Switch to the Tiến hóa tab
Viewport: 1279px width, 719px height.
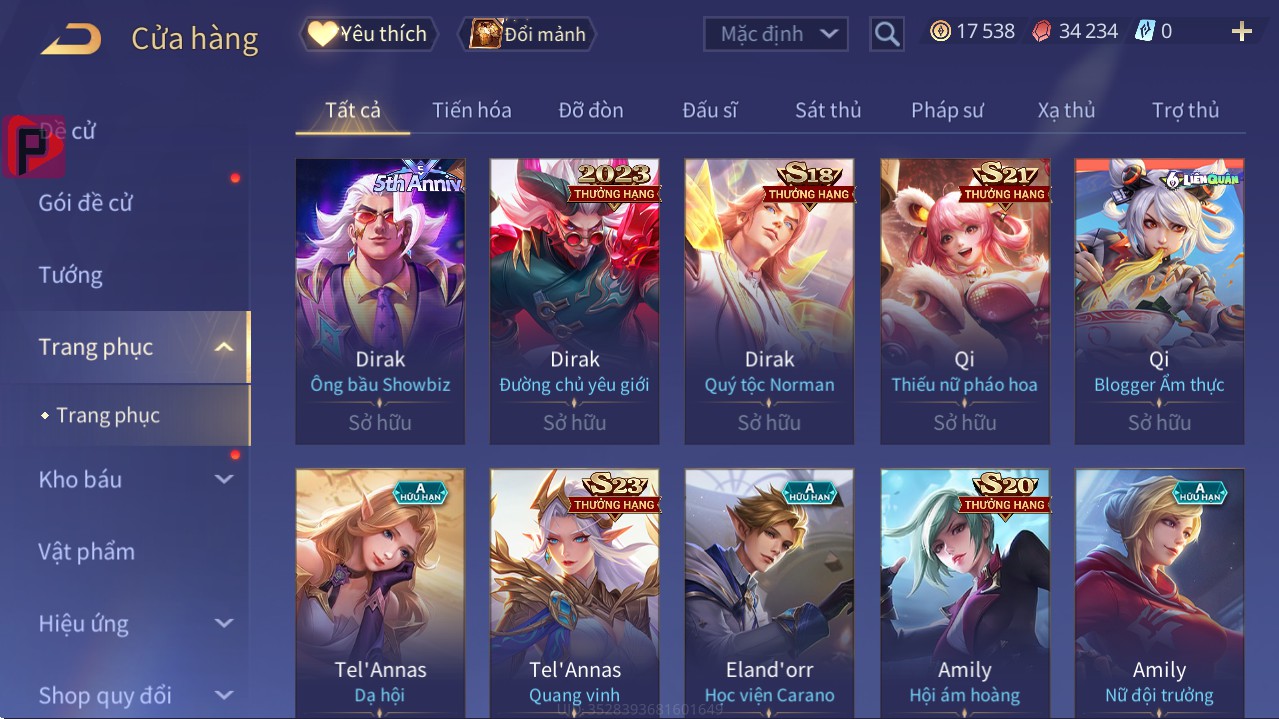[x=471, y=110]
